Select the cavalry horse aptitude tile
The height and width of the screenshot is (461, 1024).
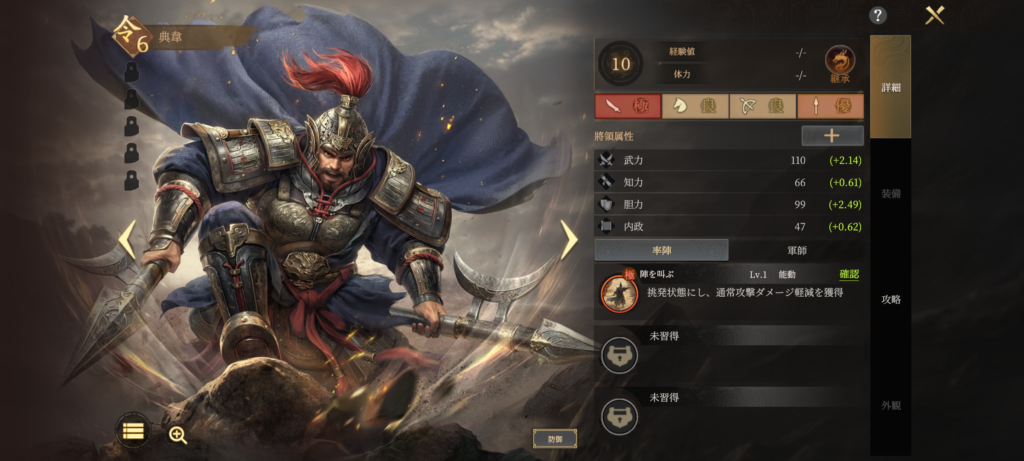[x=695, y=106]
